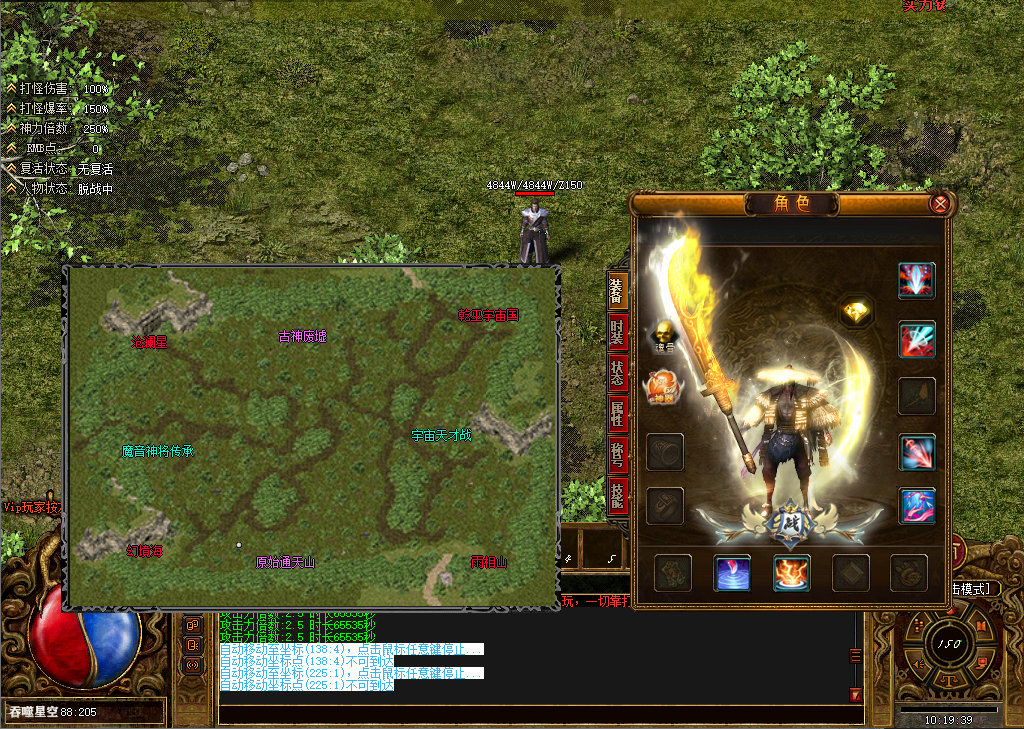Click the yellow gem equipment slot

pos(856,312)
